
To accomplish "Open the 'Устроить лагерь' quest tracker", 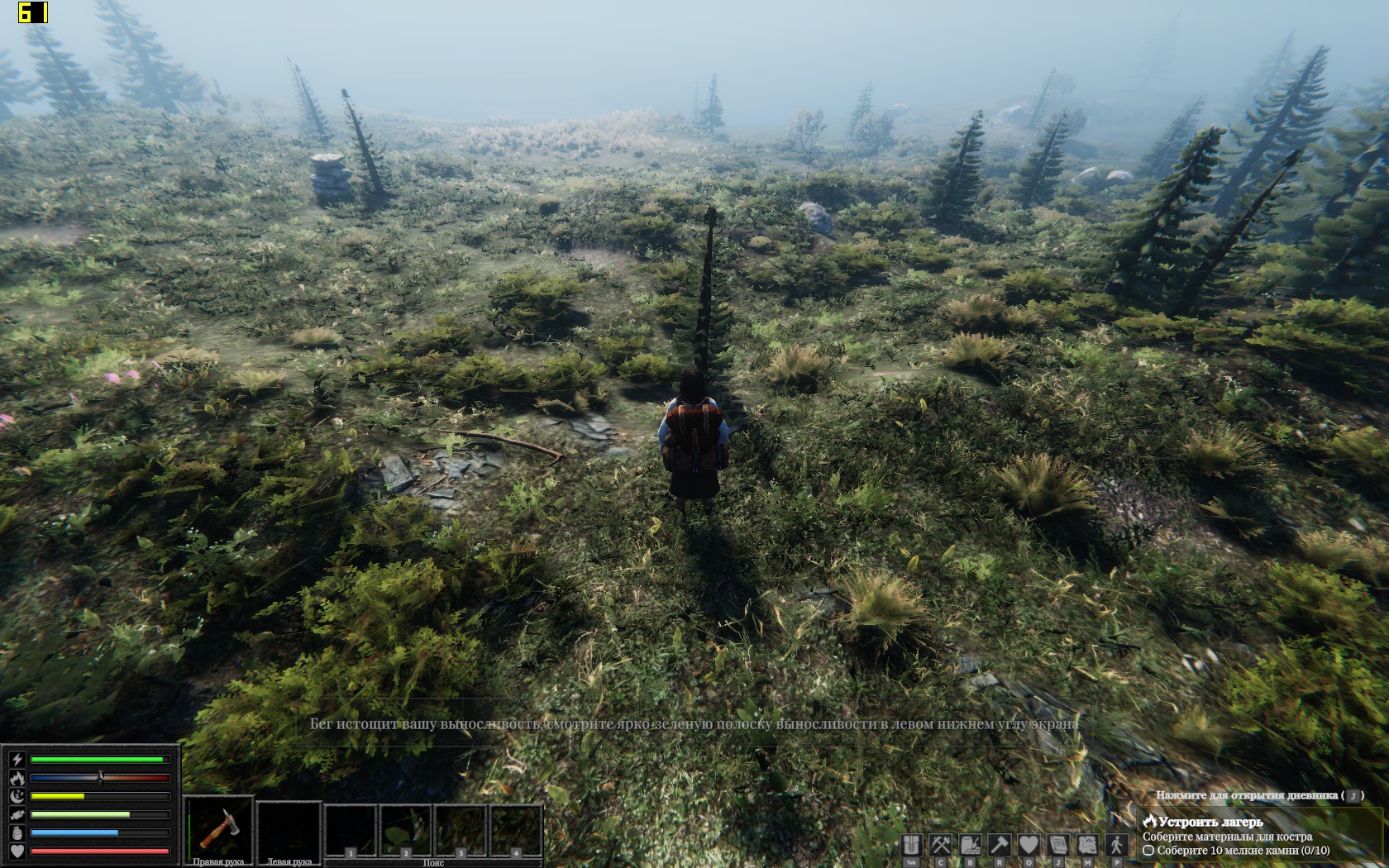I will point(1210,823).
